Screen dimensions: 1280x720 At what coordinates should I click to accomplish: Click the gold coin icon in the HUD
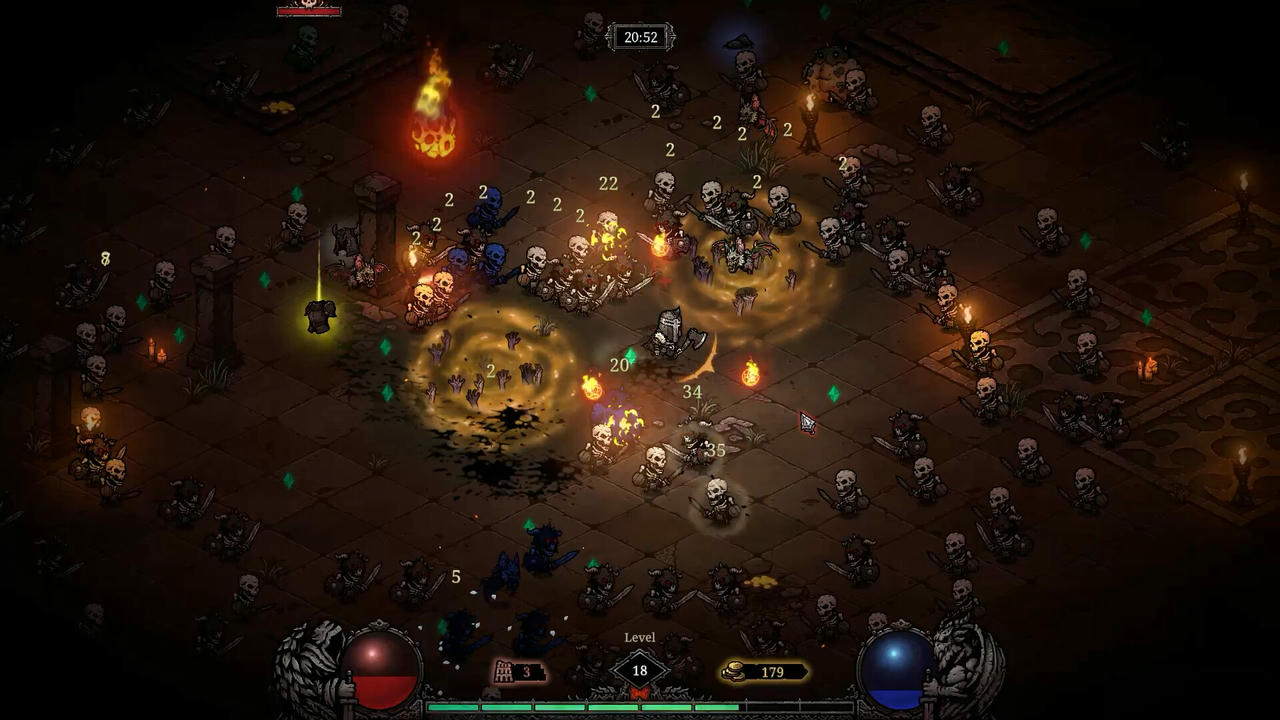coord(732,672)
